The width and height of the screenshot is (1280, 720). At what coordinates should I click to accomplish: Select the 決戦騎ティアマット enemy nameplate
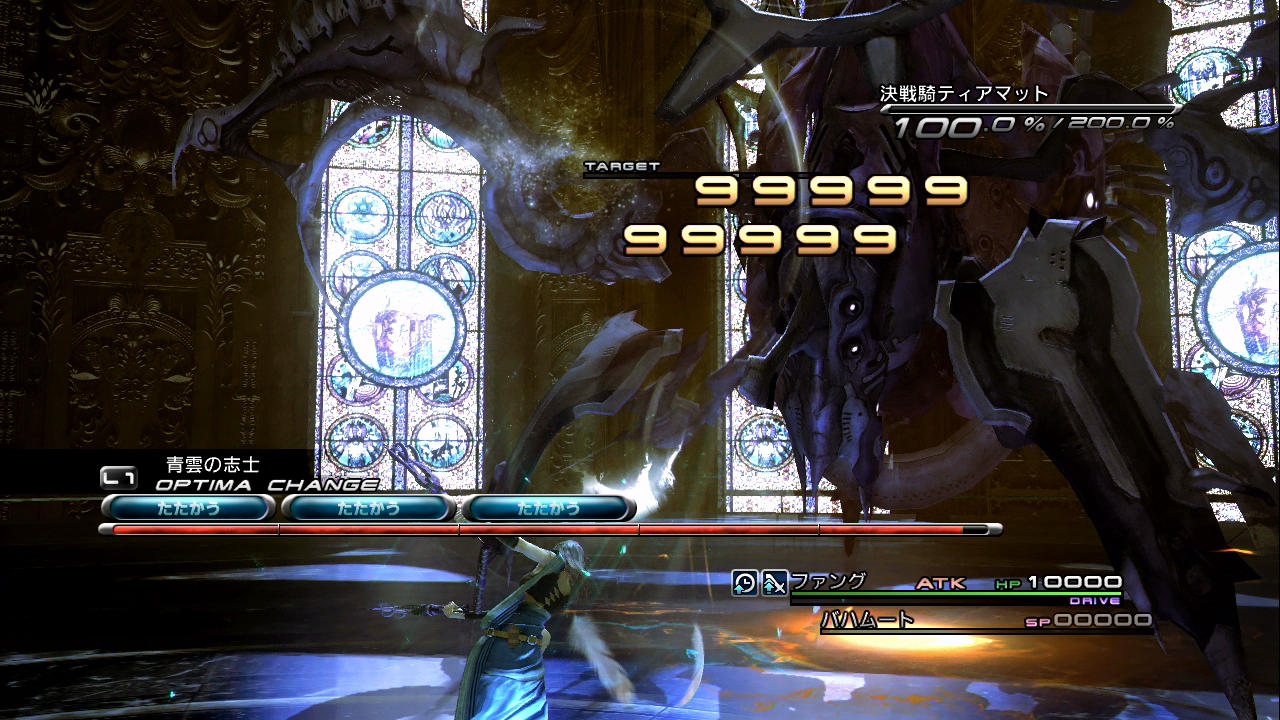(964, 94)
